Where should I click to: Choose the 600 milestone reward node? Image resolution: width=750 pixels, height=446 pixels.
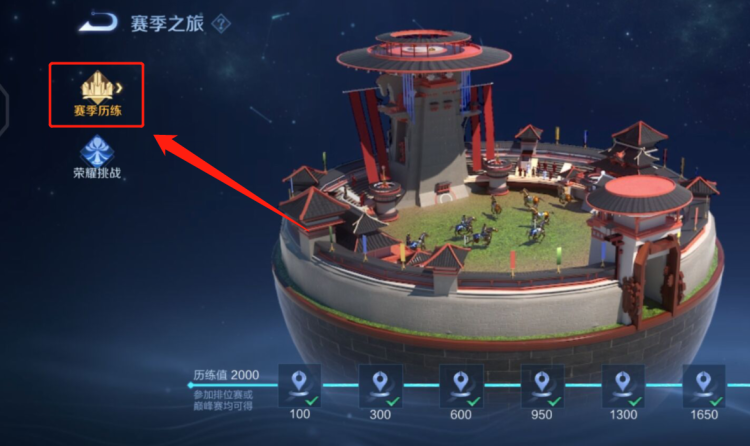461,385
